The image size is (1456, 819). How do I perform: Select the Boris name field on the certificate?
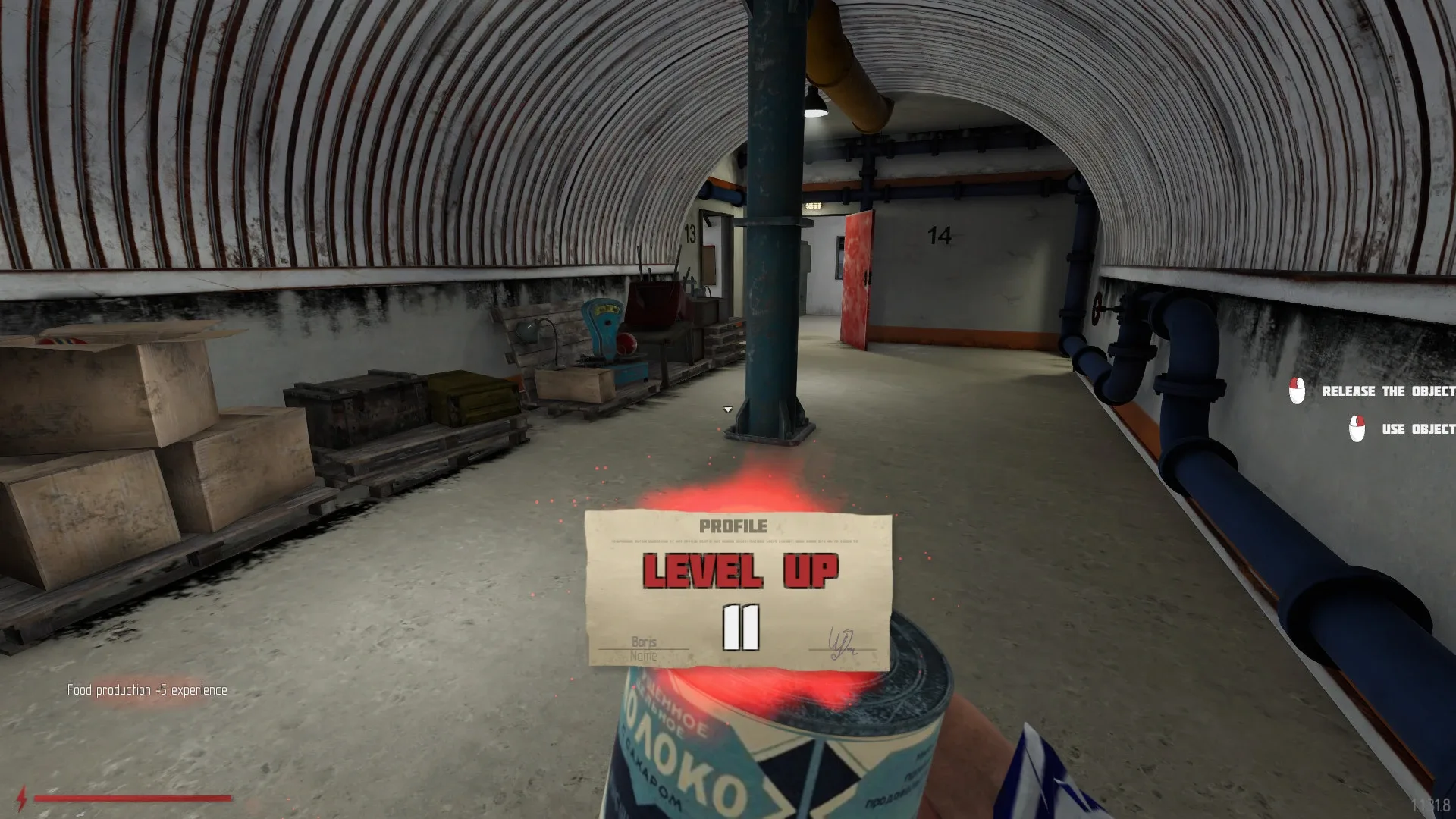[x=643, y=641]
